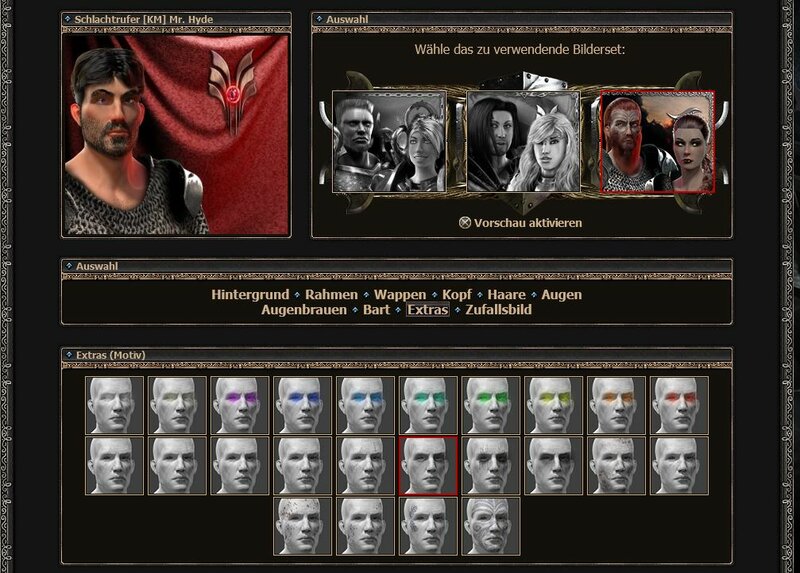
Task: Select the currently highlighted red-bordered extra
Action: tap(429, 465)
